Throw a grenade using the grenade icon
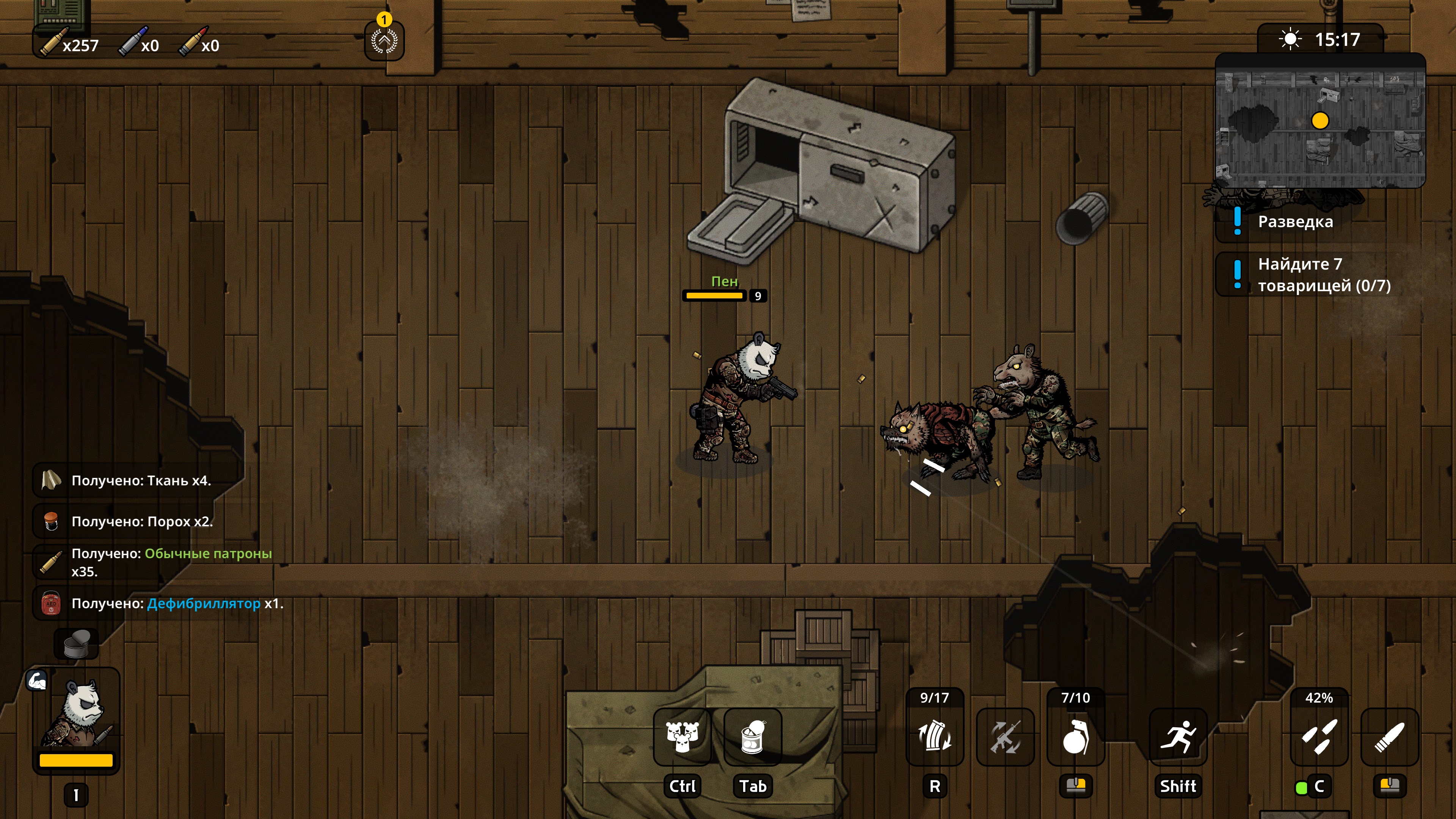Screen dimensions: 1456x819 point(1075,737)
